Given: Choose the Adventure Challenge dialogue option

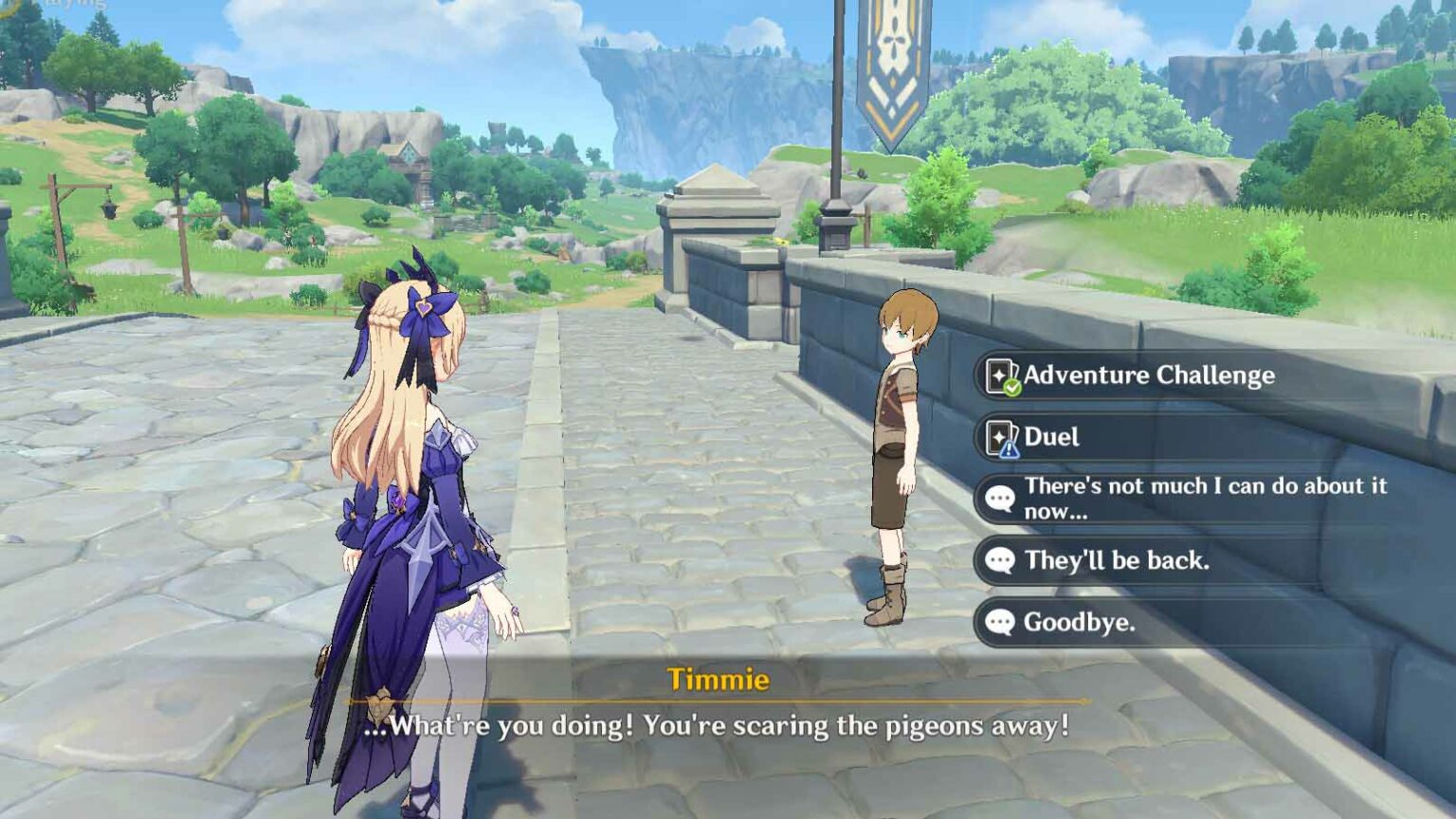Looking at the screenshot, I should pyautogui.click(x=1149, y=375).
